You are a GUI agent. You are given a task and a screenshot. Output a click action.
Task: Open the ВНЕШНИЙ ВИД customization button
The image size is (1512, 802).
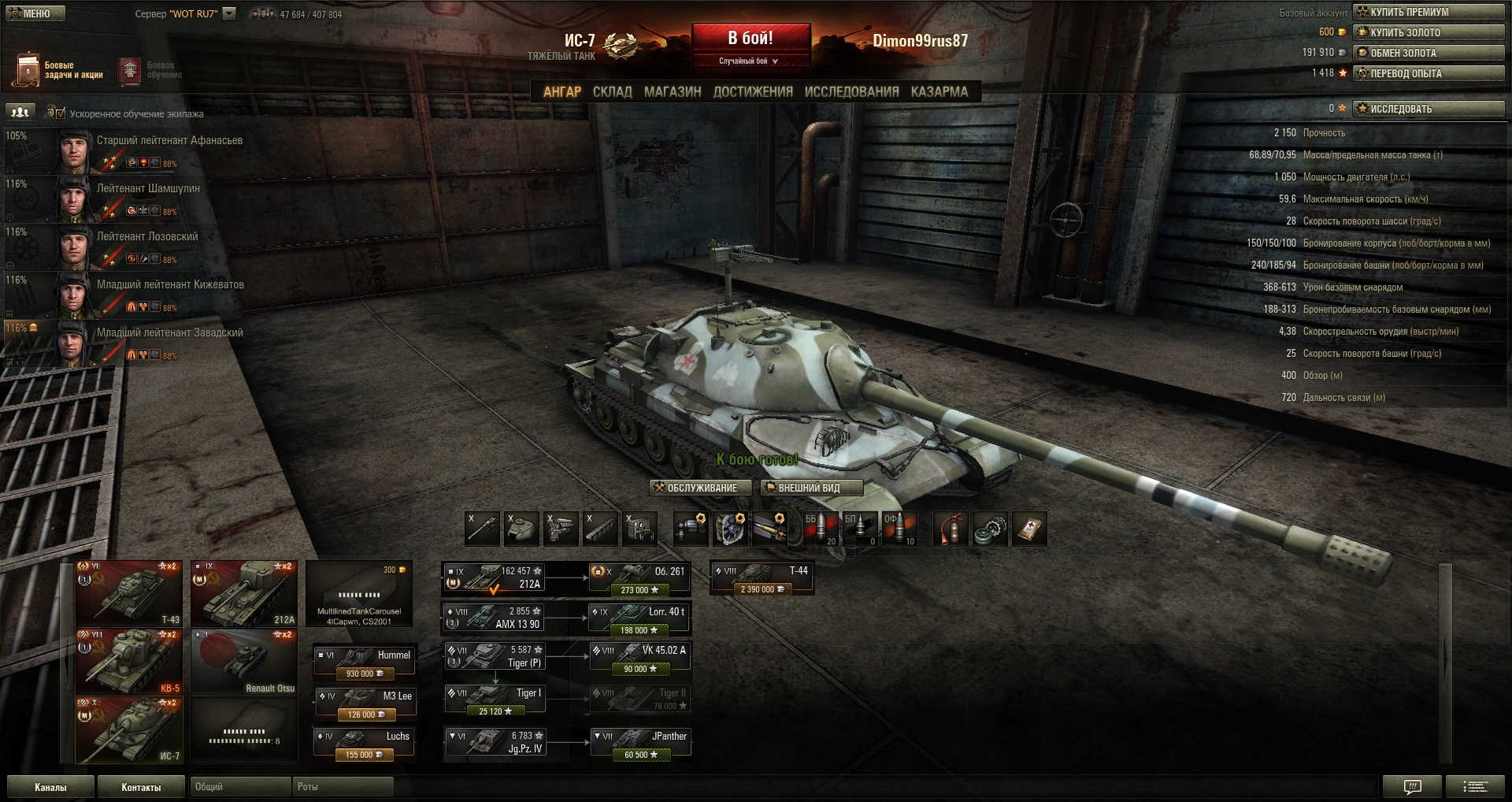point(811,488)
